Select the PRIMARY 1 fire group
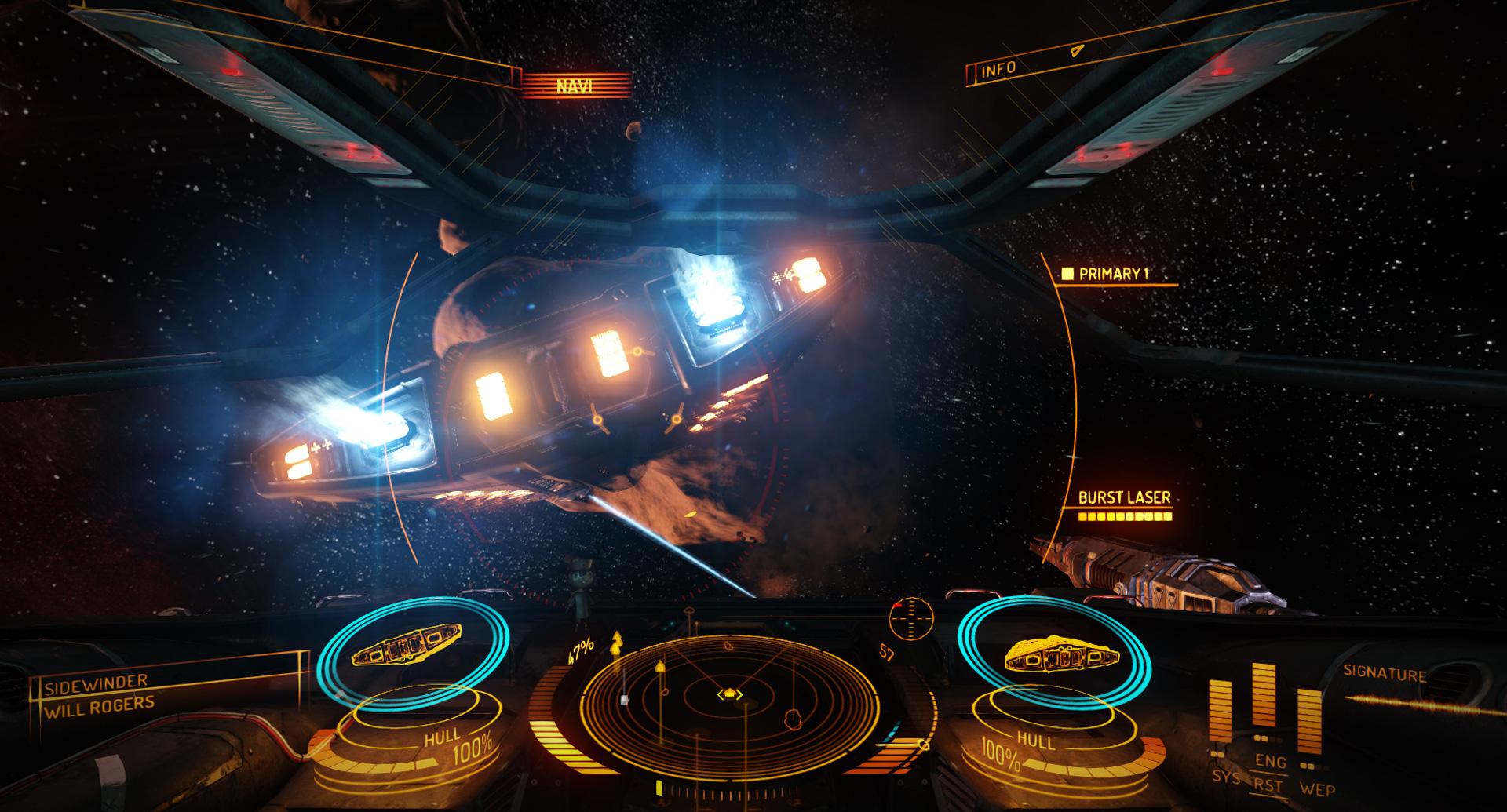 coord(1113,274)
